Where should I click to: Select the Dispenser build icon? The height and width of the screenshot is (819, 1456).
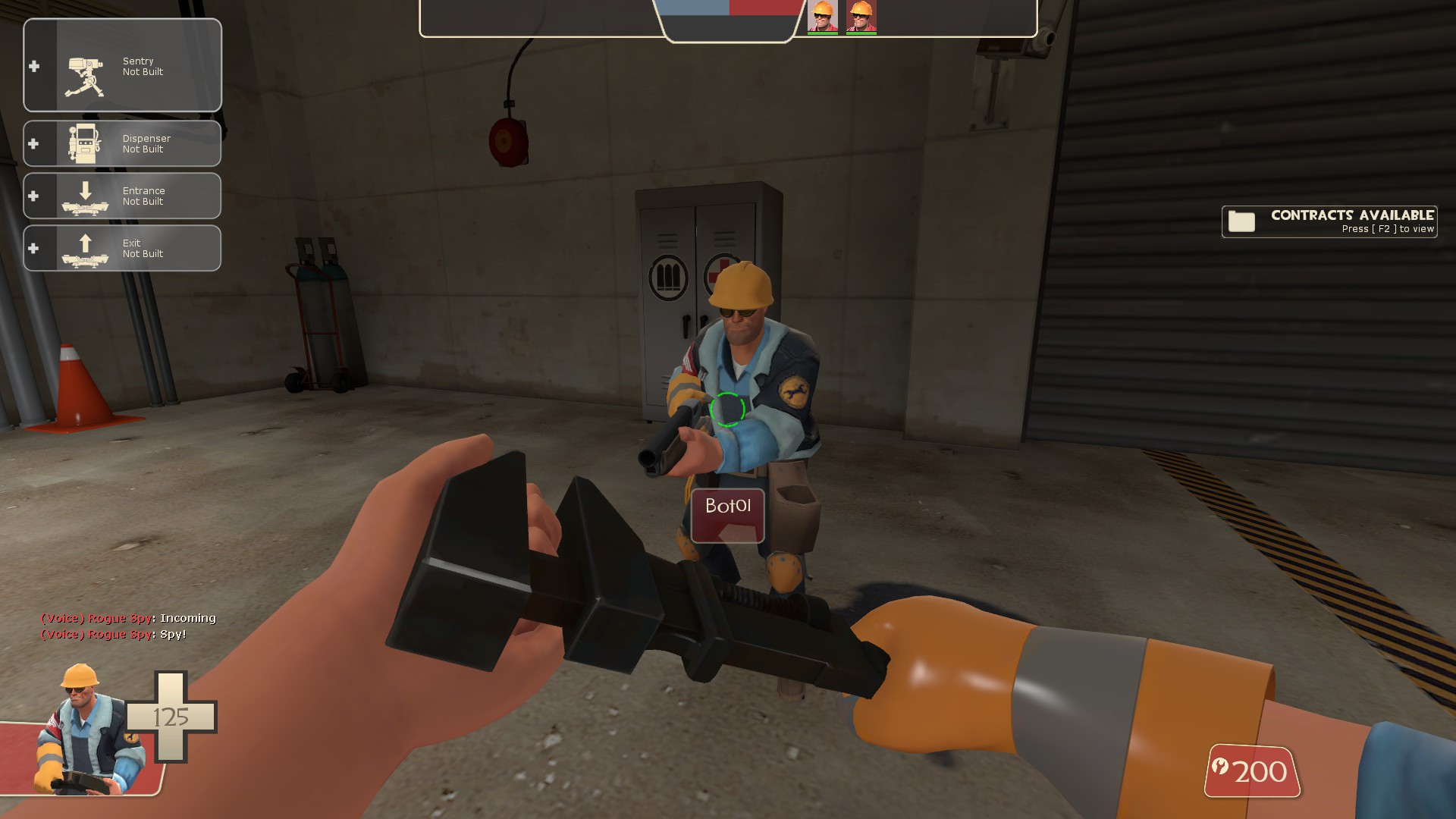click(83, 143)
